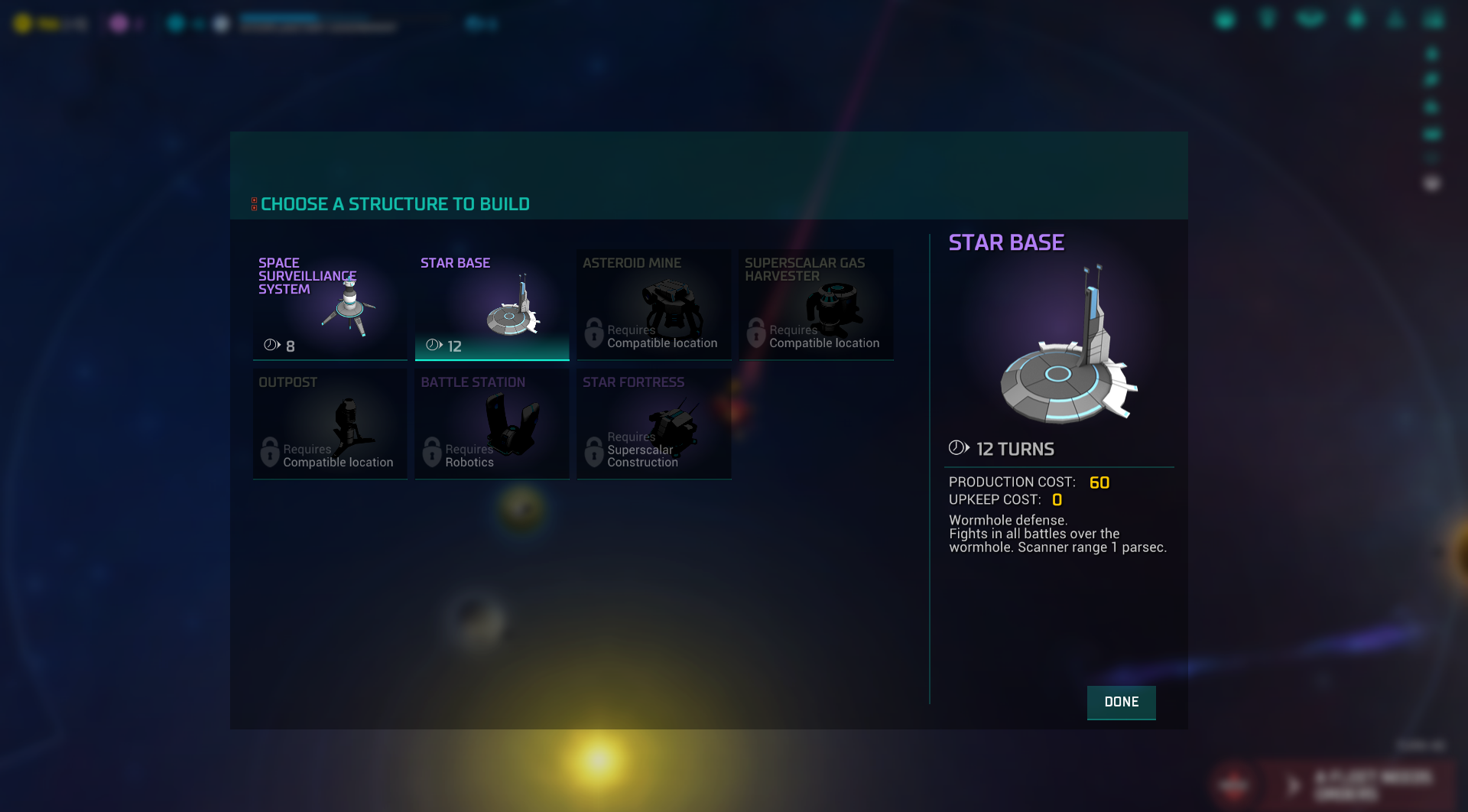Viewport: 1468px width, 812px height.
Task: Pick the Superscalar Gas Harvester tile
Action: coord(816,304)
